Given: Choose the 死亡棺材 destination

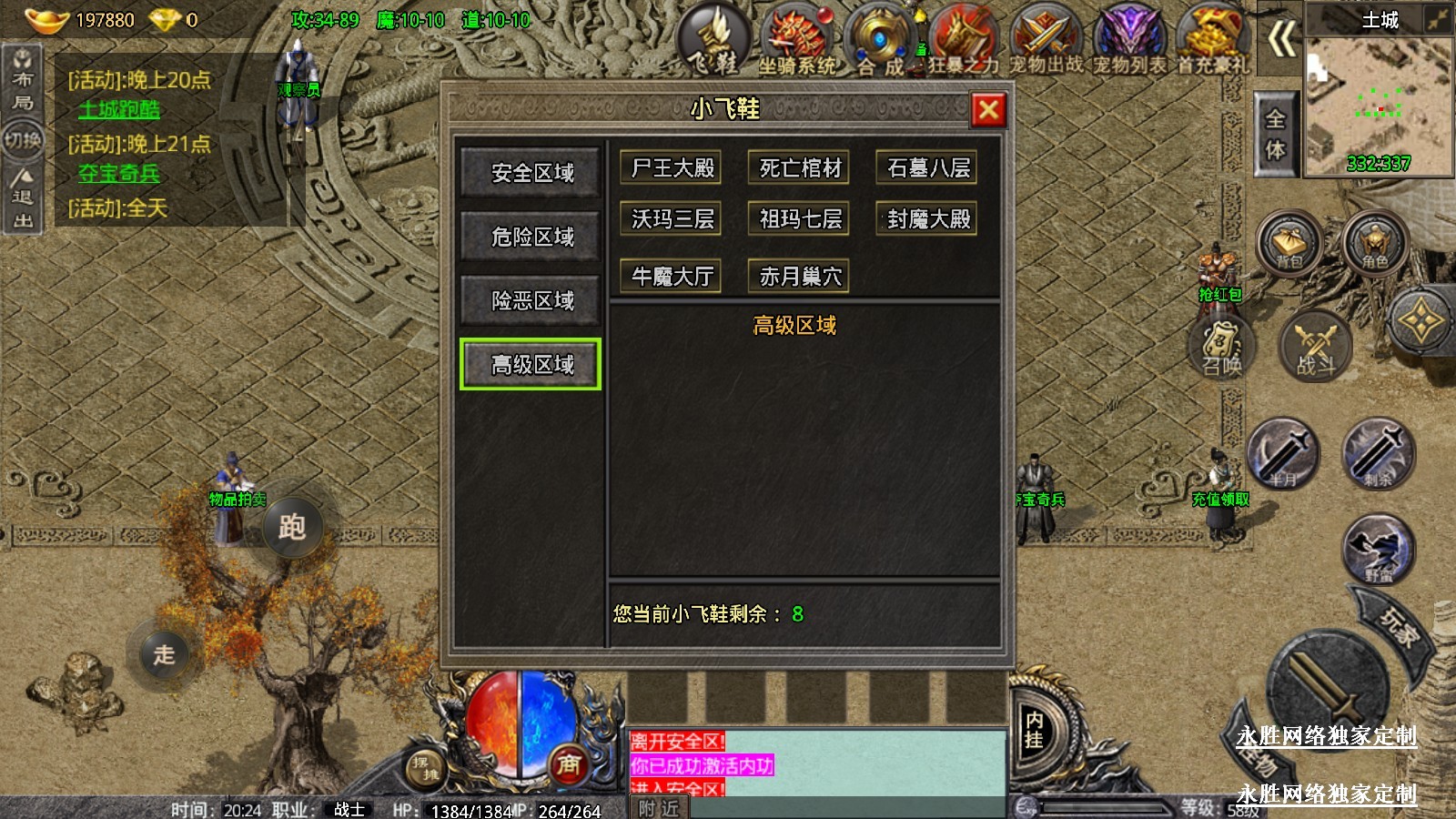Looking at the screenshot, I should (800, 168).
